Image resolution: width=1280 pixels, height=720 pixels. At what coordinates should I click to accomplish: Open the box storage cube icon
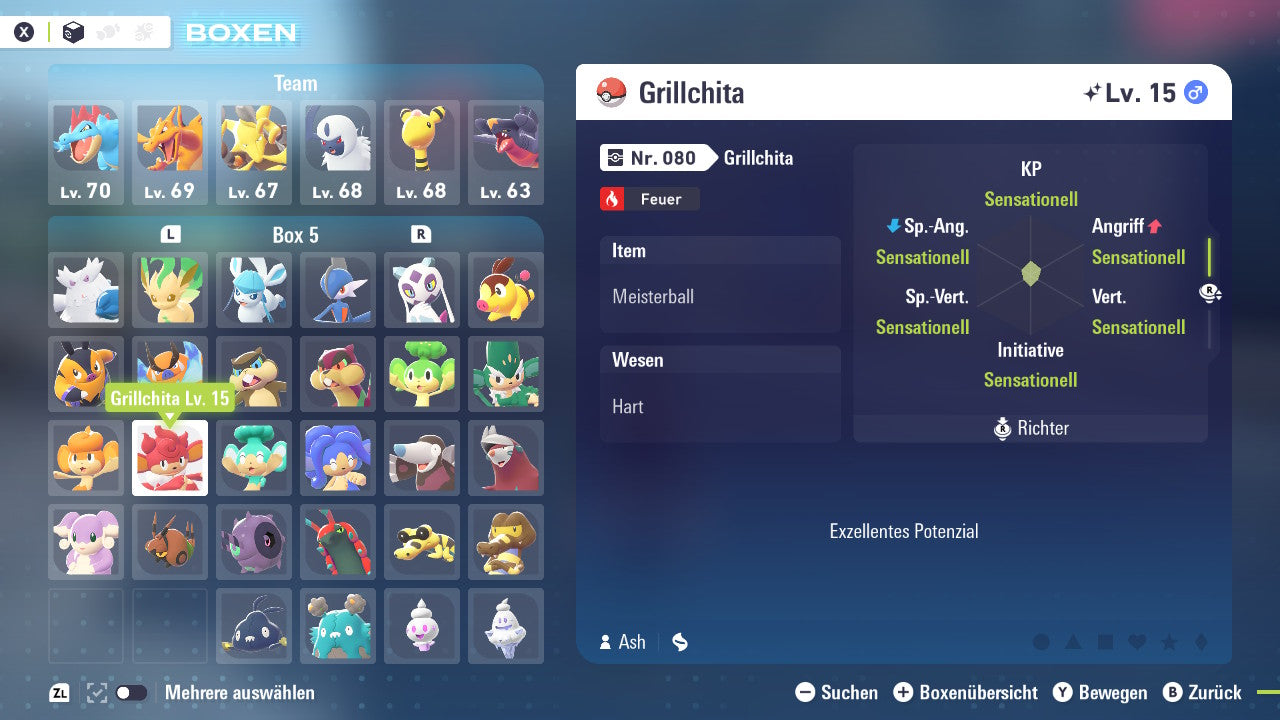click(73, 31)
